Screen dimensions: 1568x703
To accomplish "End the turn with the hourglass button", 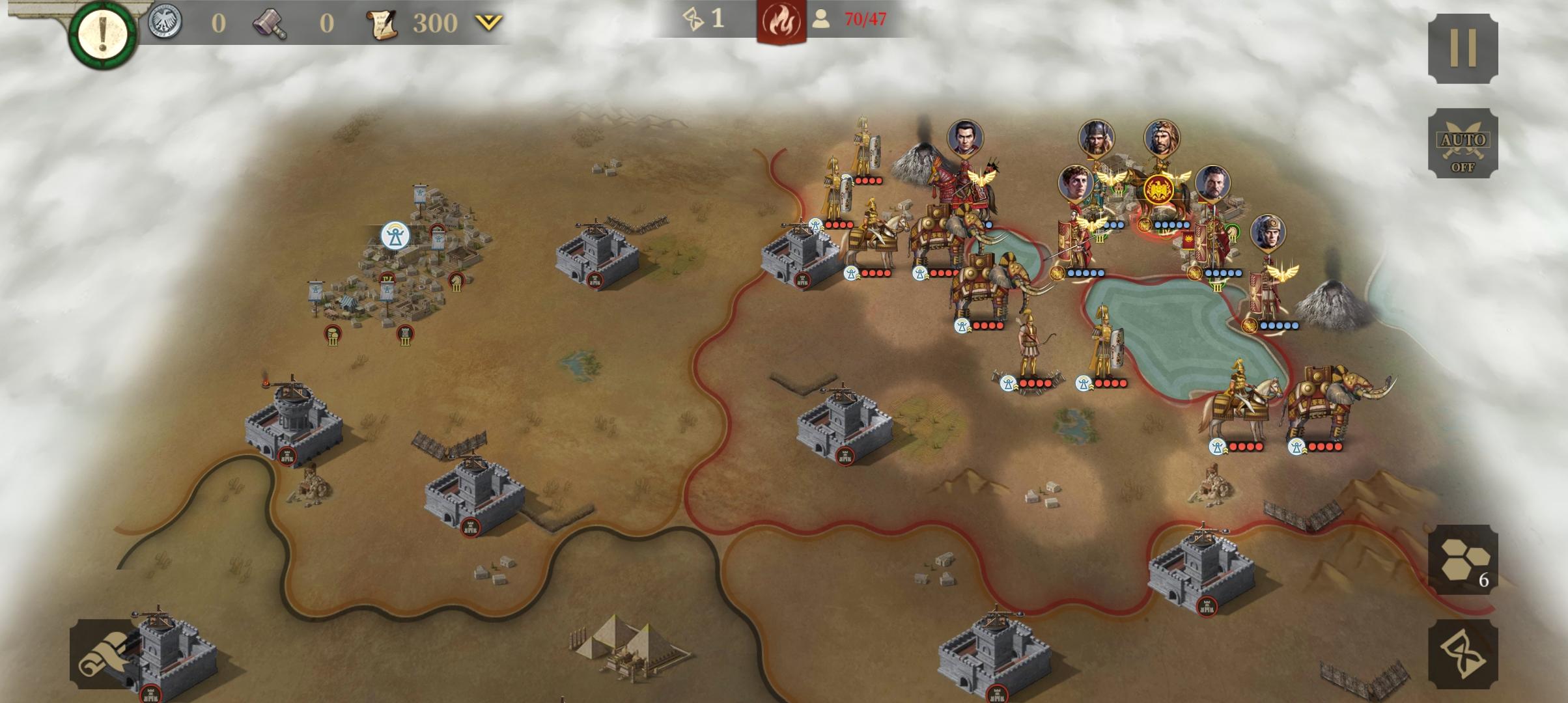I will coord(1463,654).
